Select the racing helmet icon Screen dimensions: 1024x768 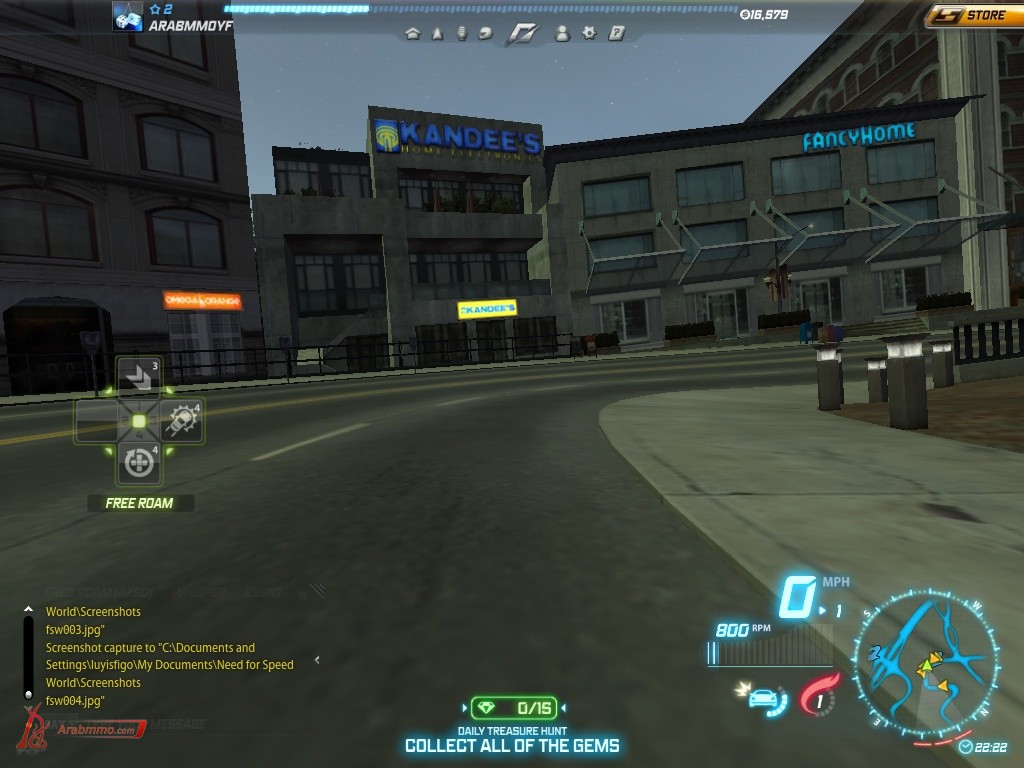click(486, 33)
